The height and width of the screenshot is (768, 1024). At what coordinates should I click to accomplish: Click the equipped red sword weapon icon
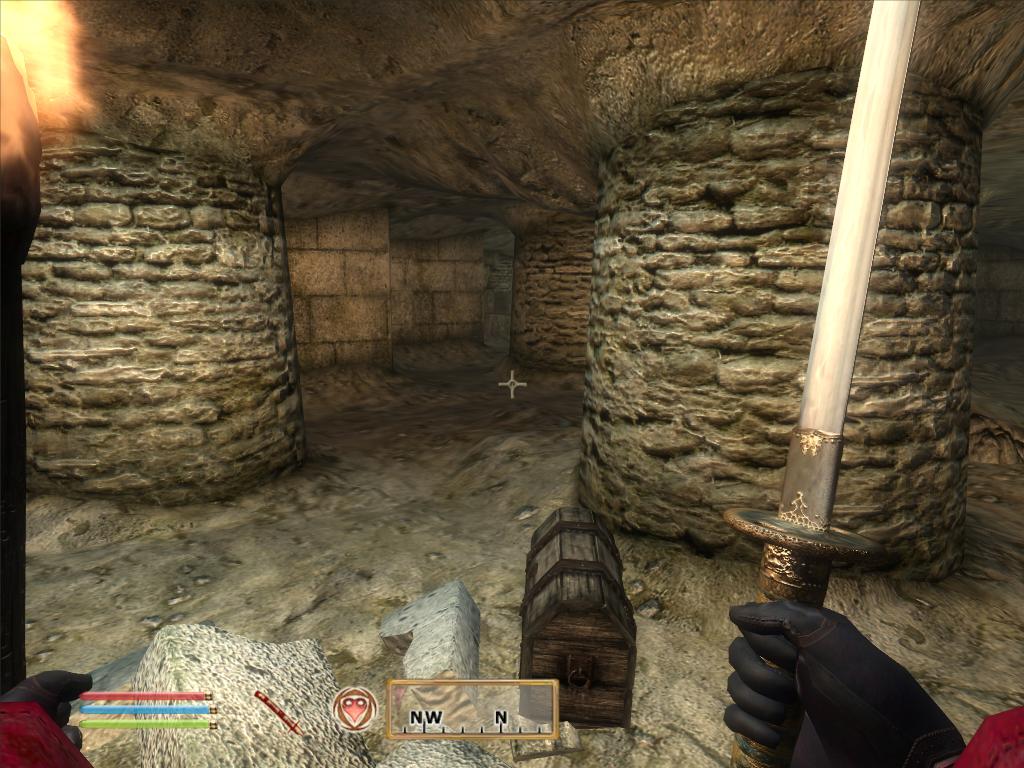(277, 711)
